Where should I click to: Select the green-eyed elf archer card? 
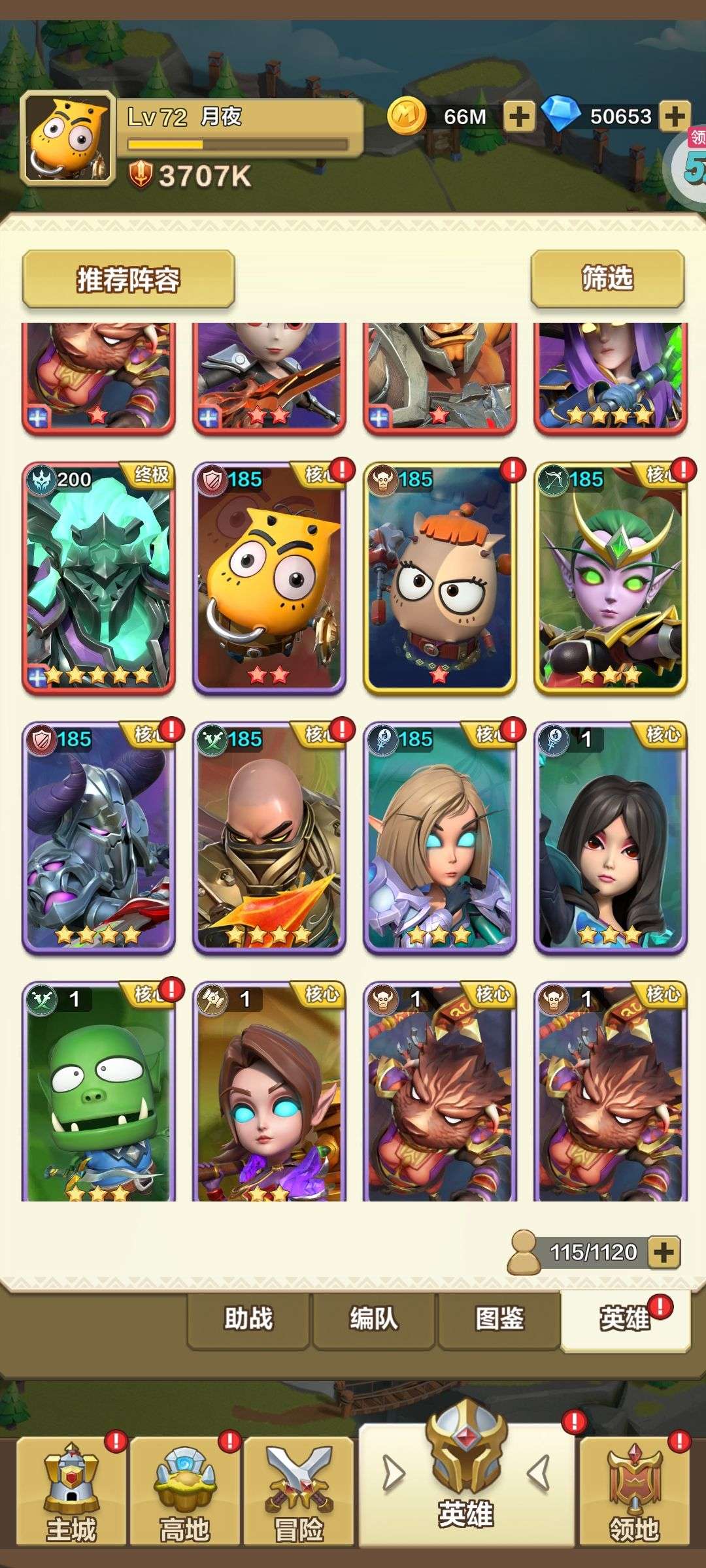coord(611,578)
